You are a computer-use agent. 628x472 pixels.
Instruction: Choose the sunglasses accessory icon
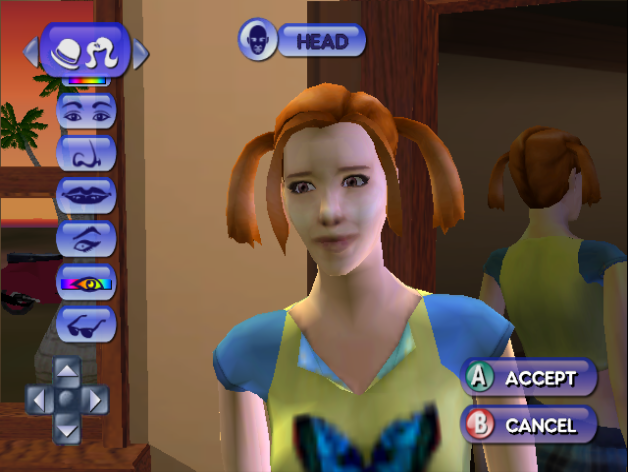pos(86,322)
